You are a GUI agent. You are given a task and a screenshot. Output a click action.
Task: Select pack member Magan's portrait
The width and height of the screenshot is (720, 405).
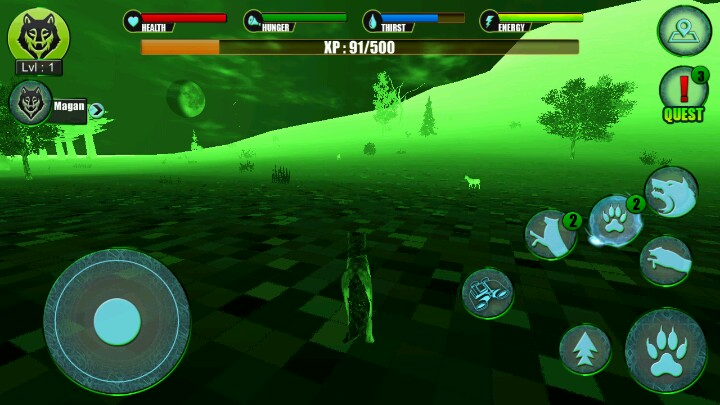click(x=30, y=102)
